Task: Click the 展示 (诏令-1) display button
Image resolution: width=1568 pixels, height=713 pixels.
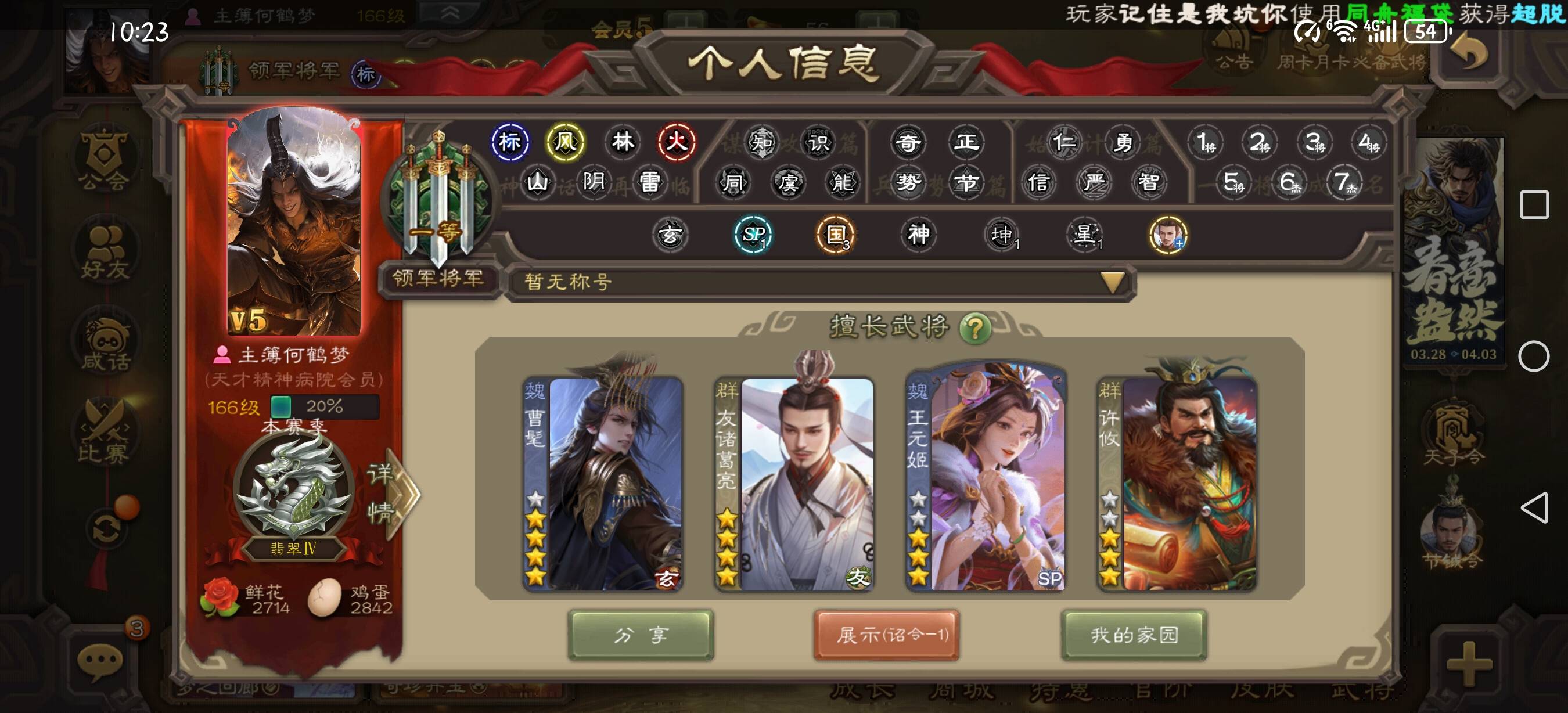Action: coord(886,635)
